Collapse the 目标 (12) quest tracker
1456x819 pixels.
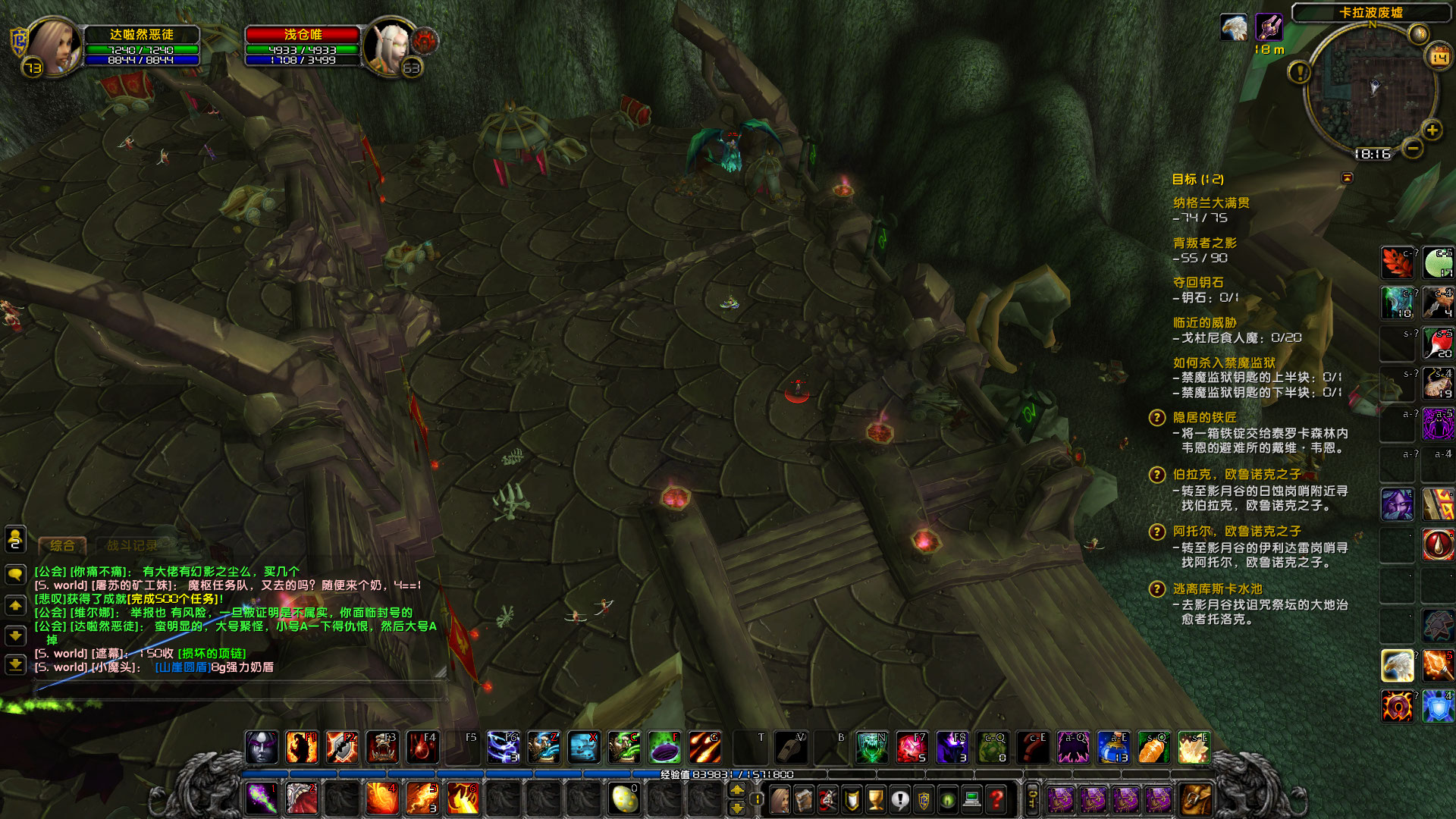[1348, 178]
